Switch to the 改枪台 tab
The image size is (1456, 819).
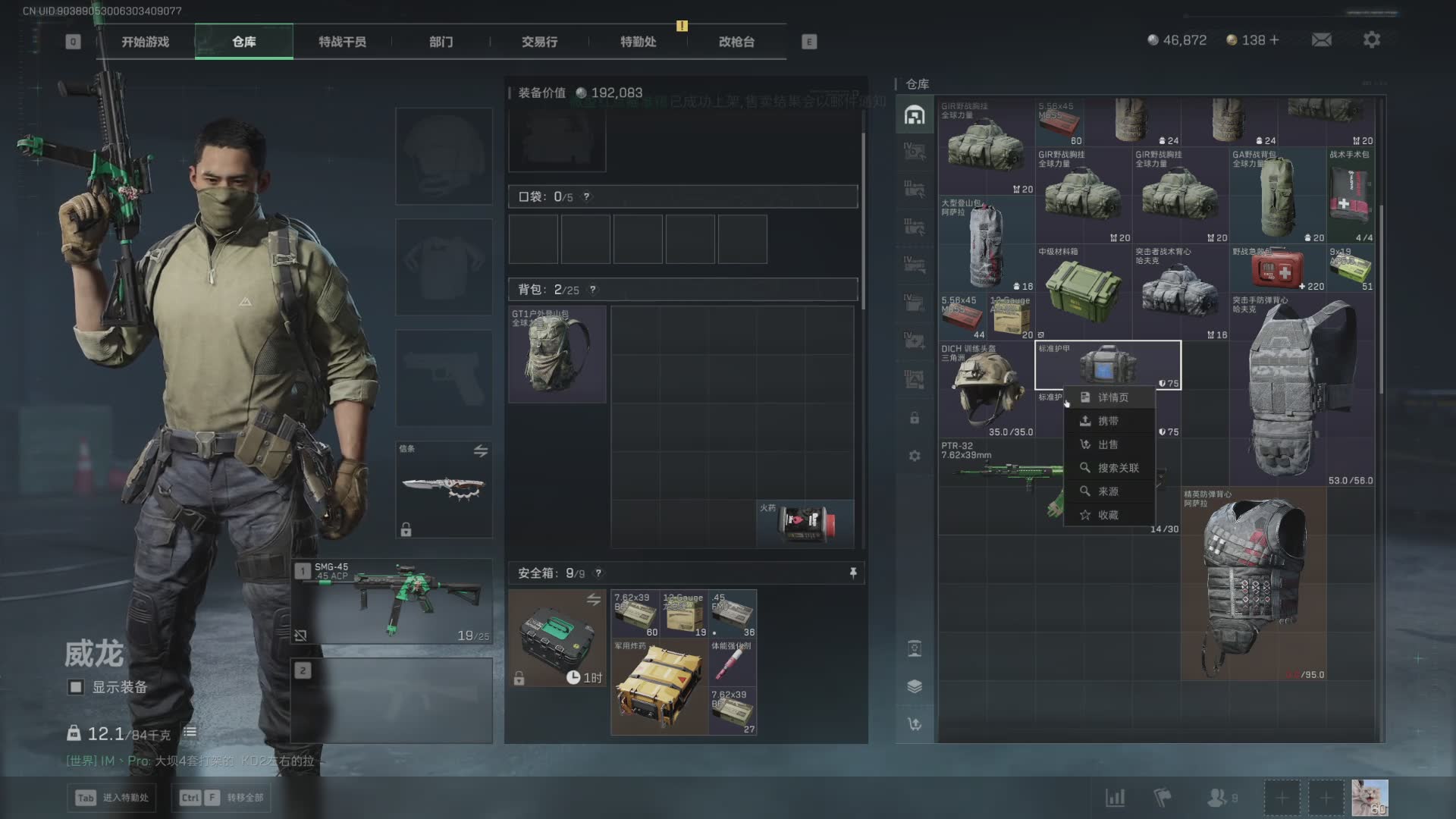click(736, 42)
